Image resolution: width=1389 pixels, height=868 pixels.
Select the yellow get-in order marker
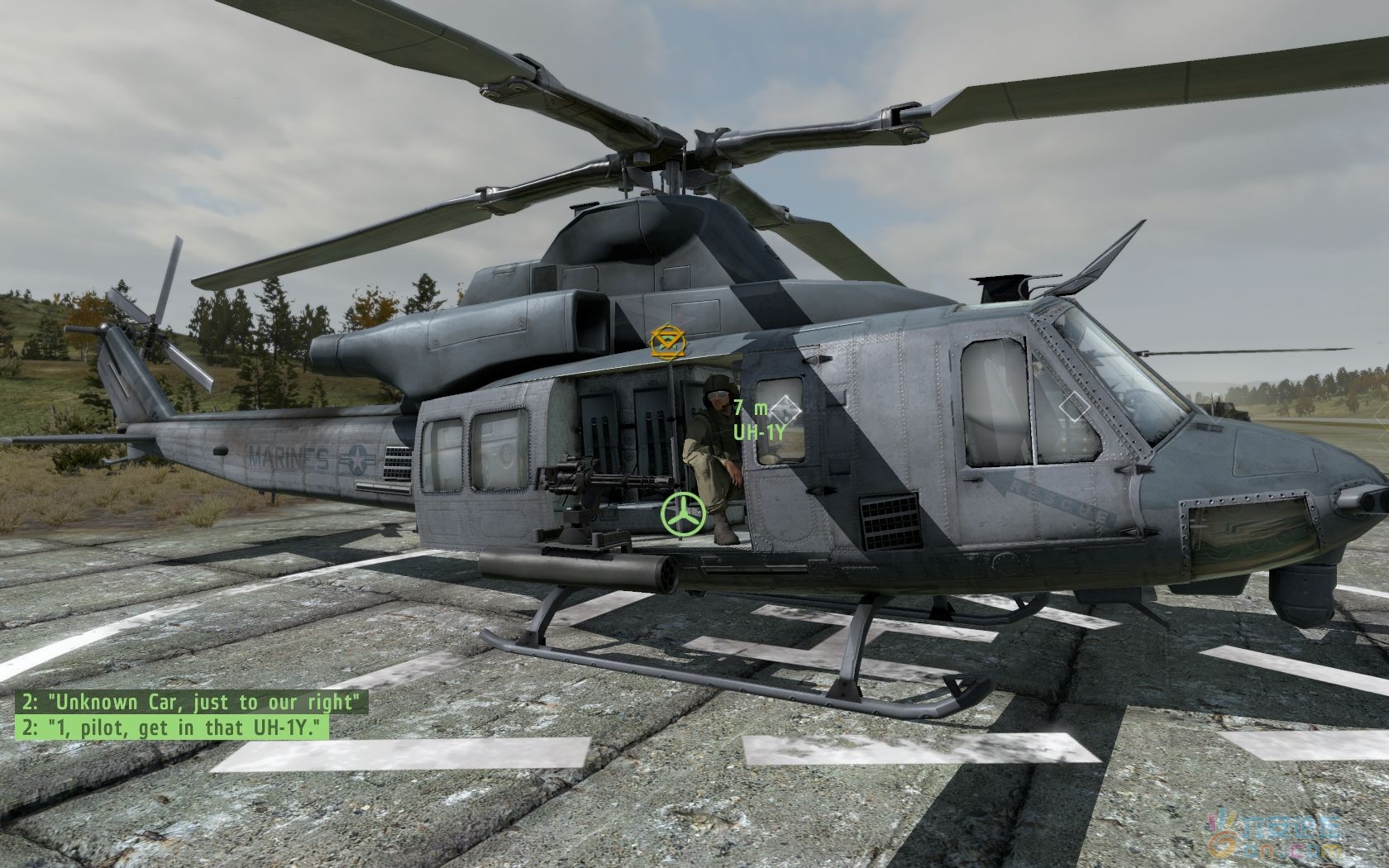(x=664, y=341)
